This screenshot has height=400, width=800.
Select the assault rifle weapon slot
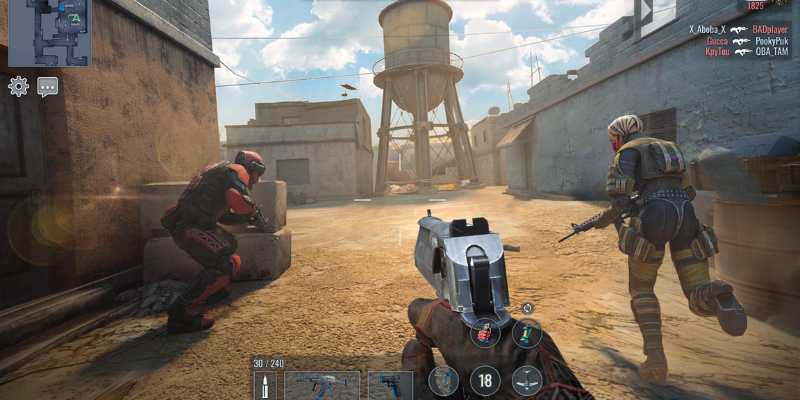click(x=322, y=385)
